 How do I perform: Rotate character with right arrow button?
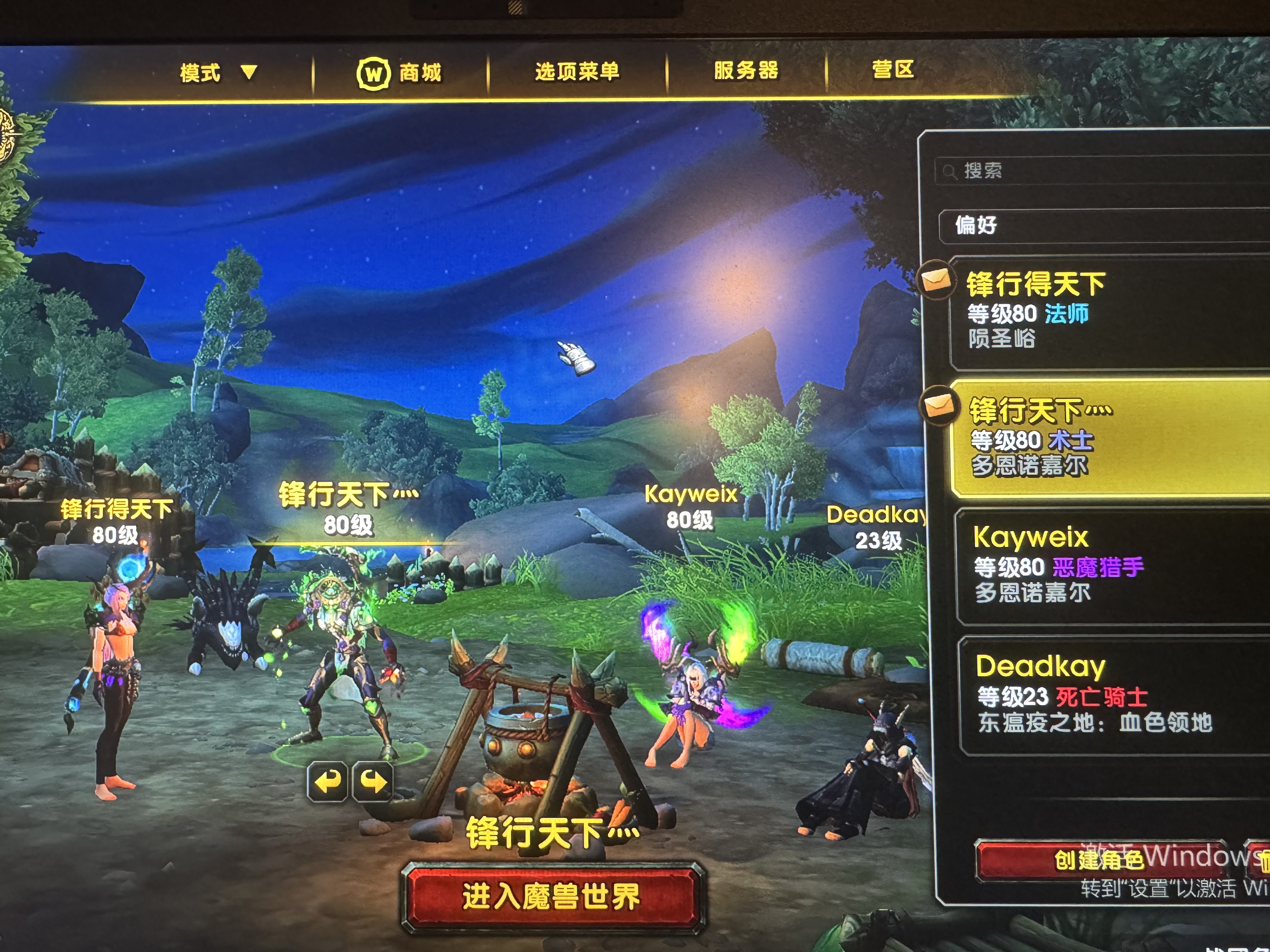point(373,782)
